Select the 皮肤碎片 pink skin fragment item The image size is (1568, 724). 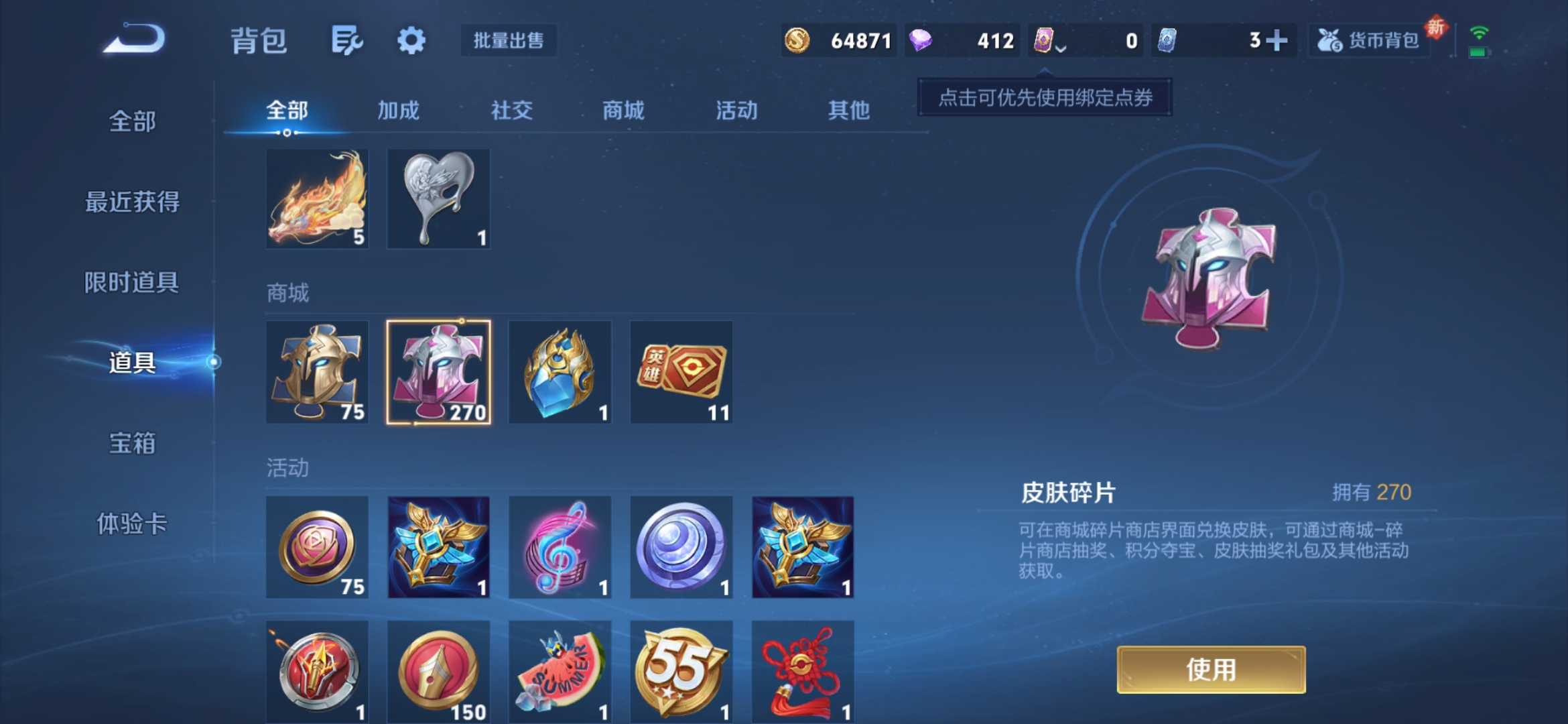coord(439,372)
